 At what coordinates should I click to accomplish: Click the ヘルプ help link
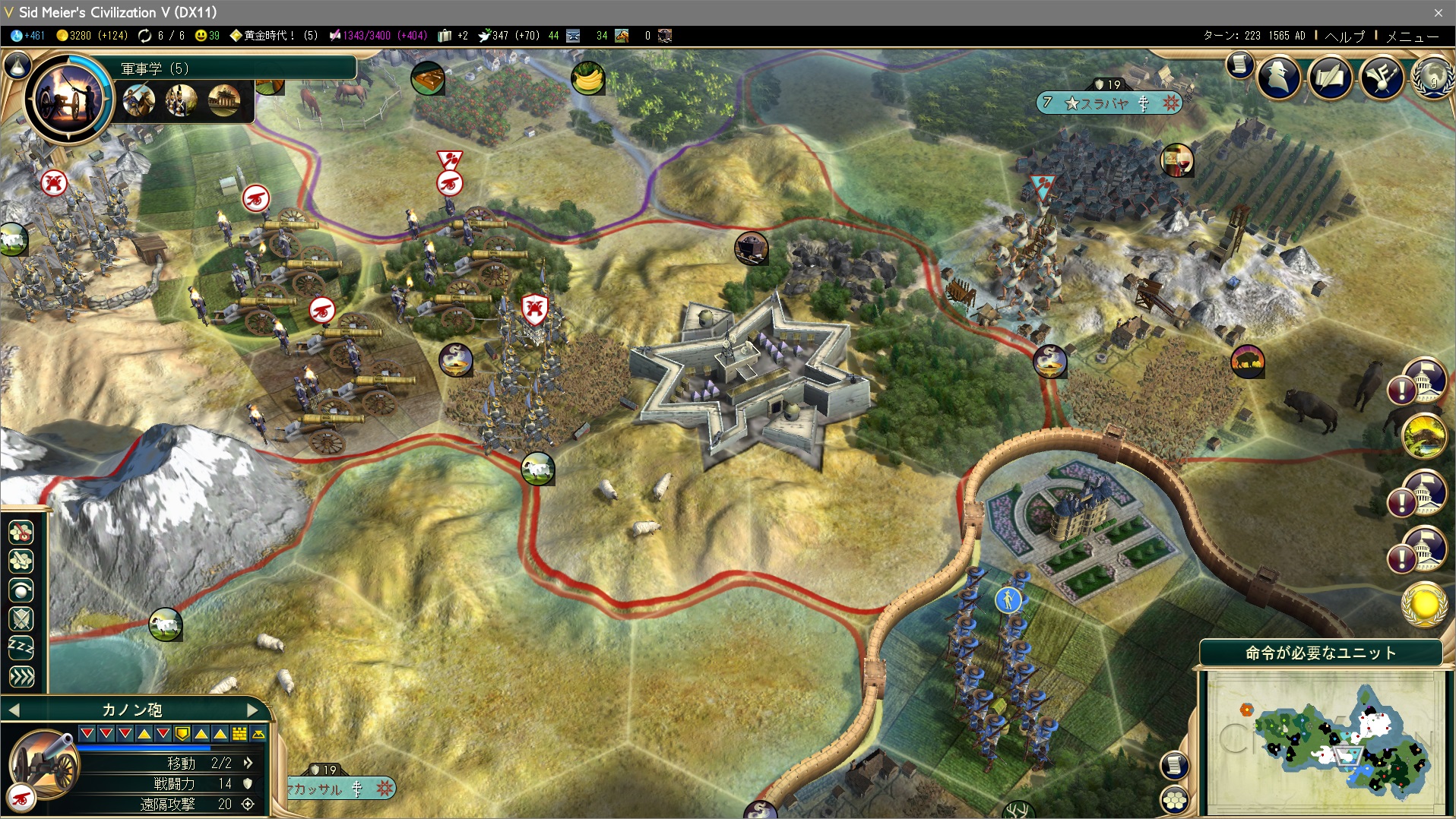pos(1344,36)
